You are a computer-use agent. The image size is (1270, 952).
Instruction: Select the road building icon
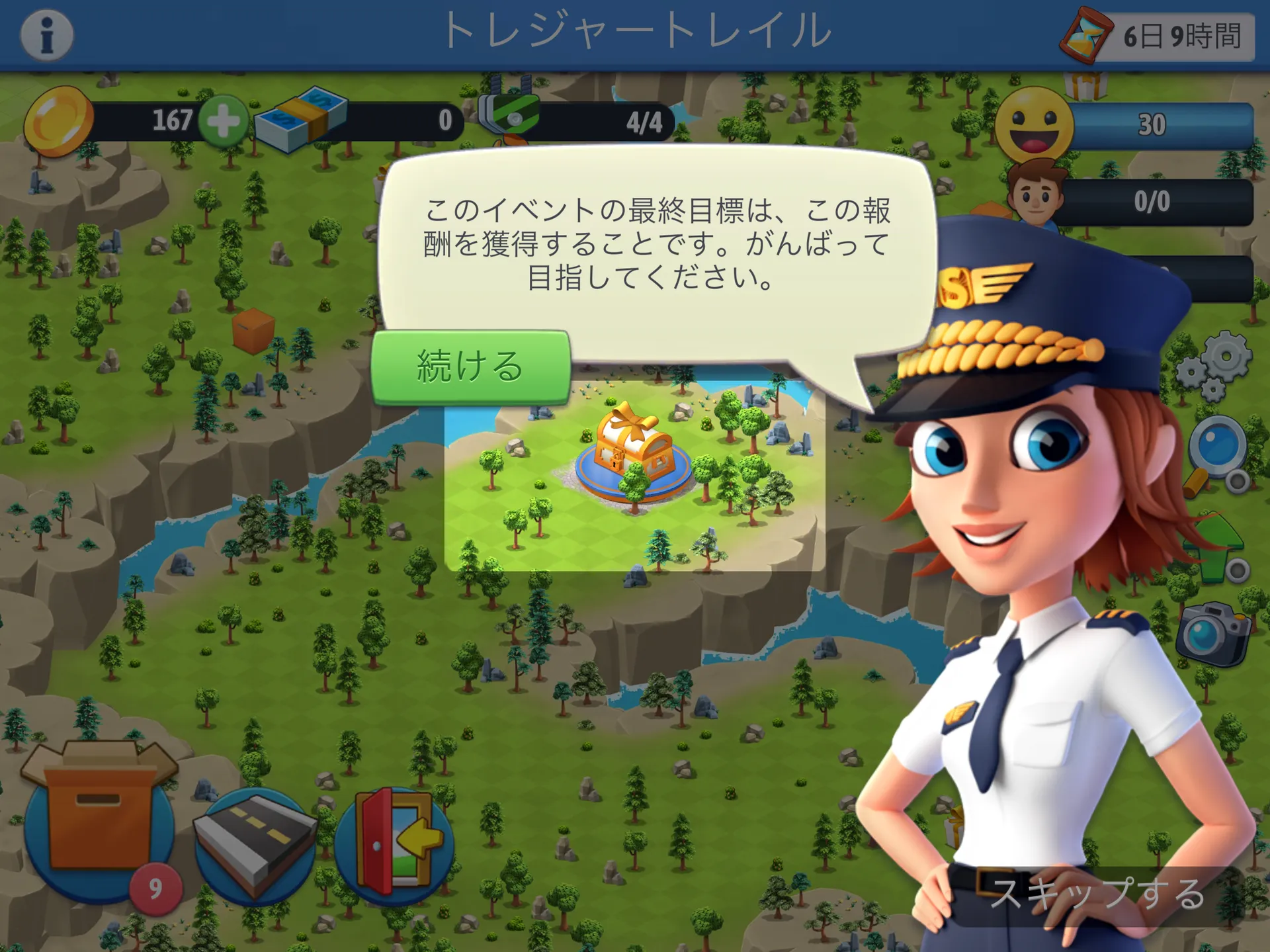255,844
